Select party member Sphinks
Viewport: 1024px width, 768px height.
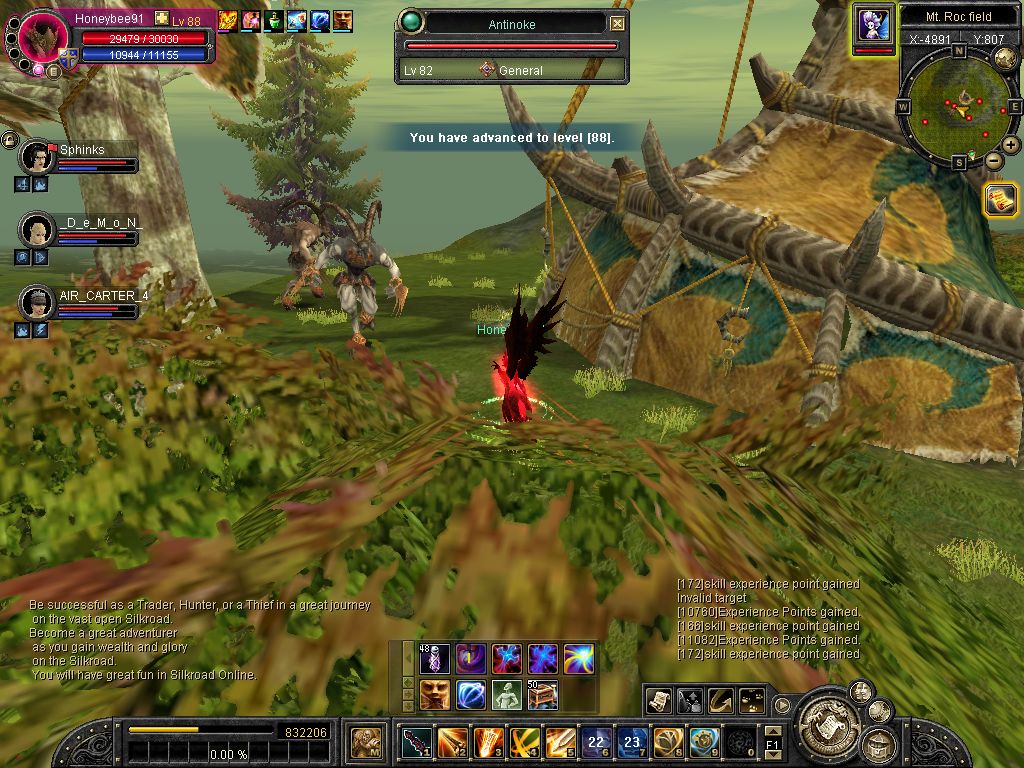point(38,157)
